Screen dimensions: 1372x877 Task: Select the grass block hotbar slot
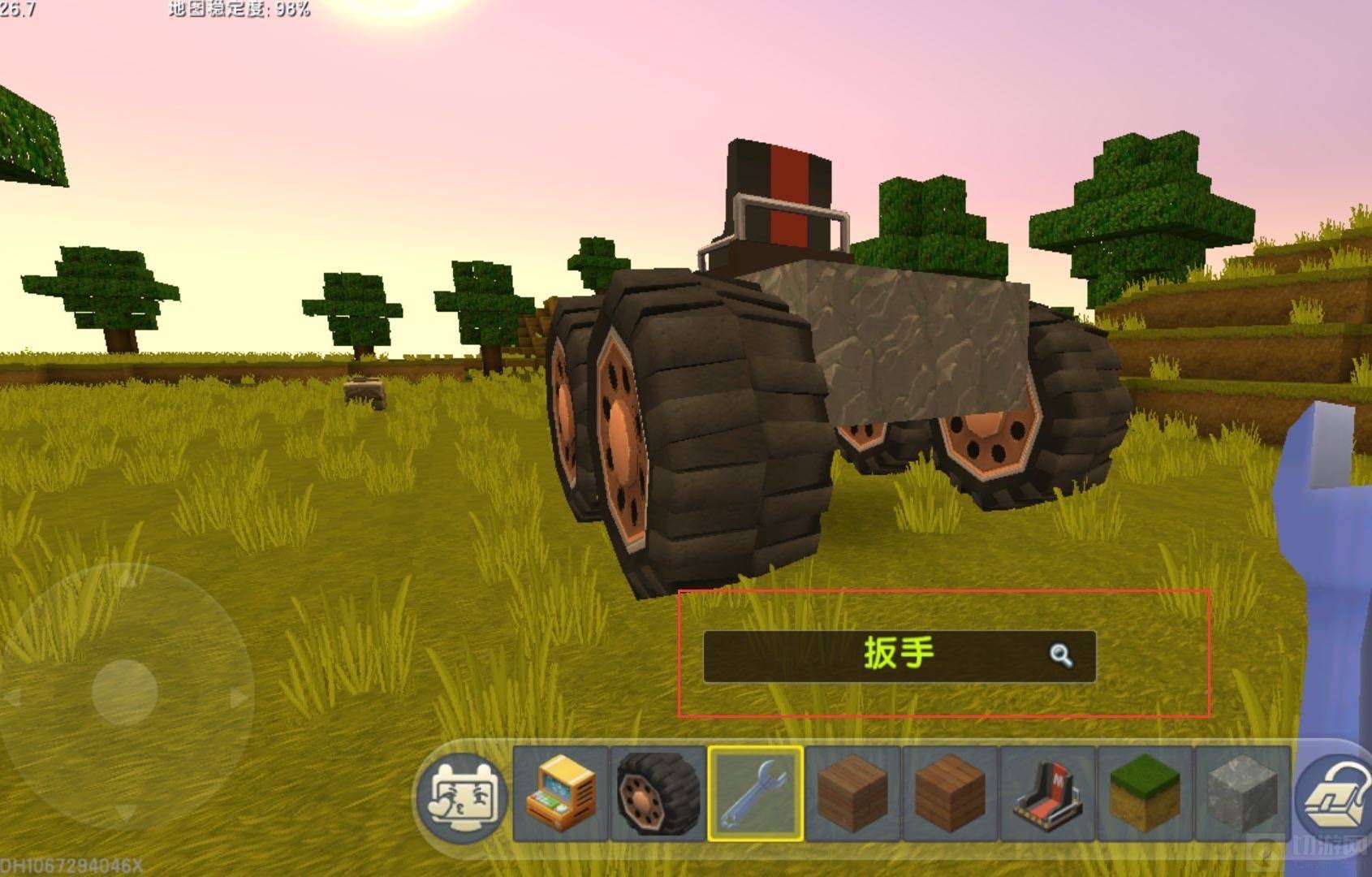1145,793
